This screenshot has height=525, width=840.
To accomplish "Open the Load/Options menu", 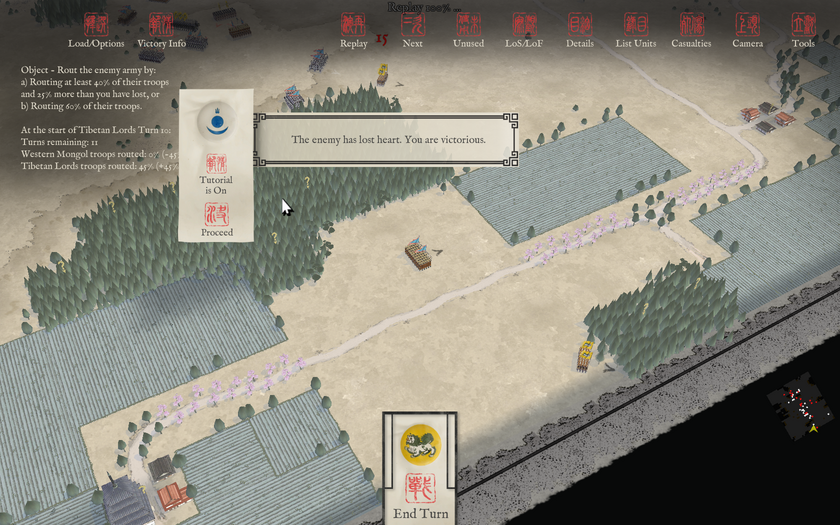I will (x=96, y=30).
